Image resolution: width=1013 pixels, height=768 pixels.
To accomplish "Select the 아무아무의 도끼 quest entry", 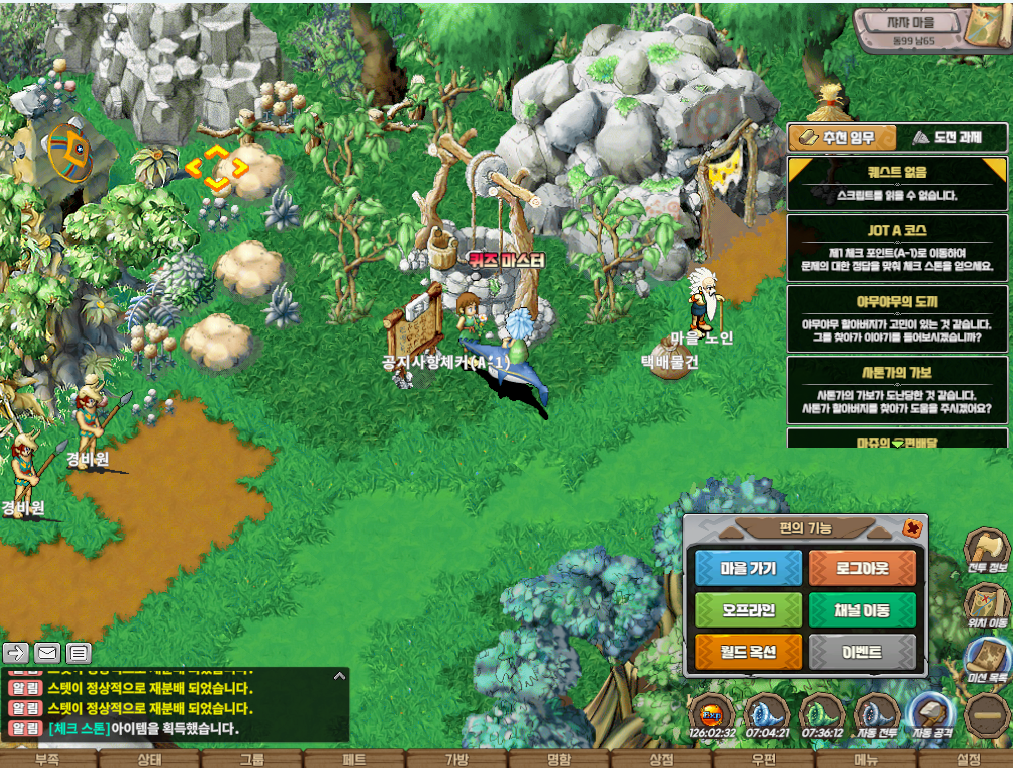I will coord(897,318).
